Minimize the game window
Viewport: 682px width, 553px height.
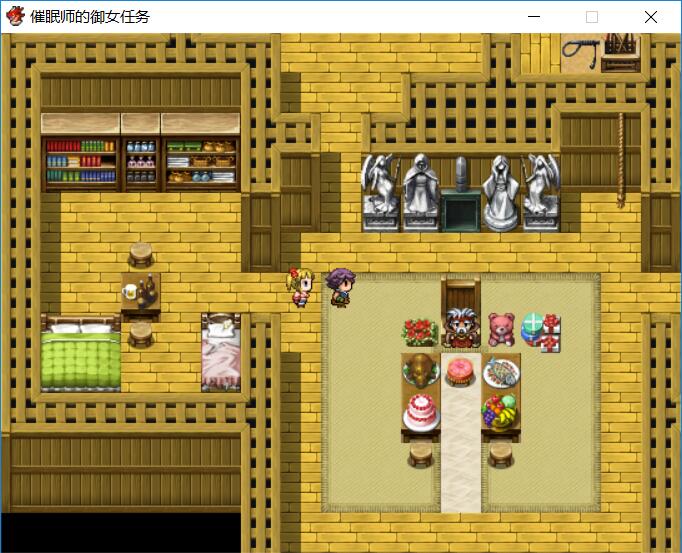click(534, 17)
